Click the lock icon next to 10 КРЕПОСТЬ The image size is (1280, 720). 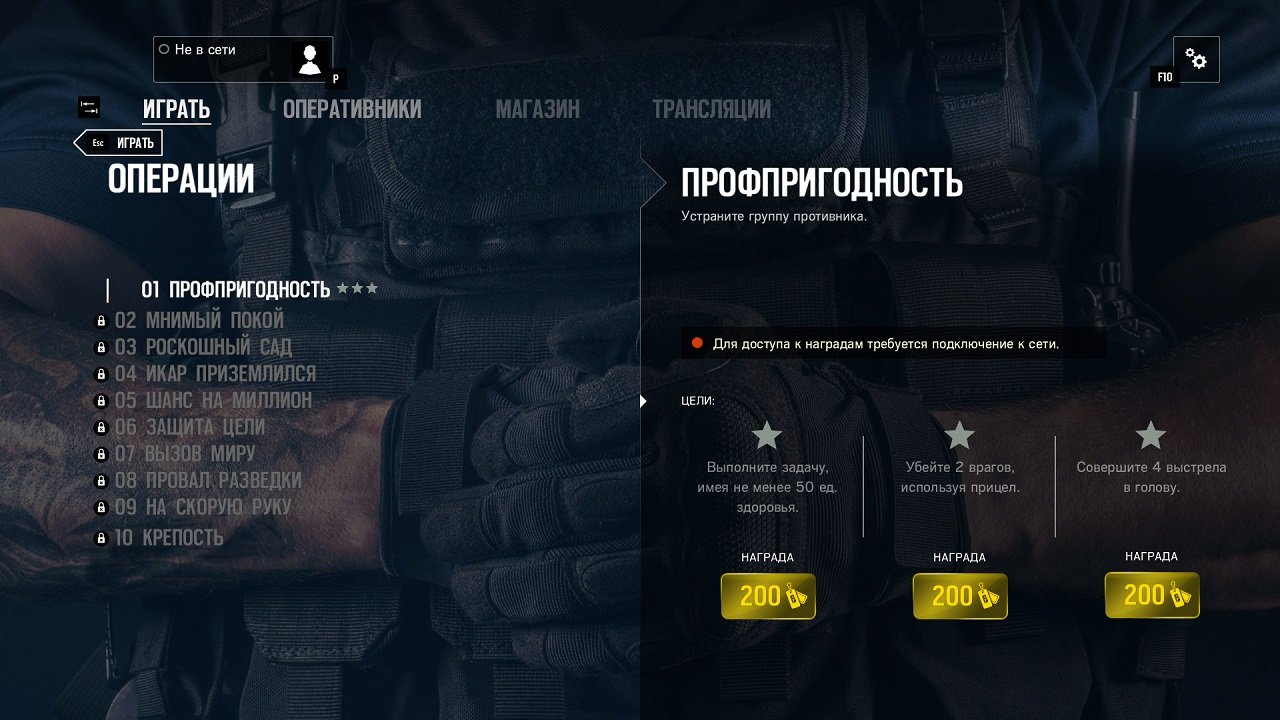(x=99, y=536)
